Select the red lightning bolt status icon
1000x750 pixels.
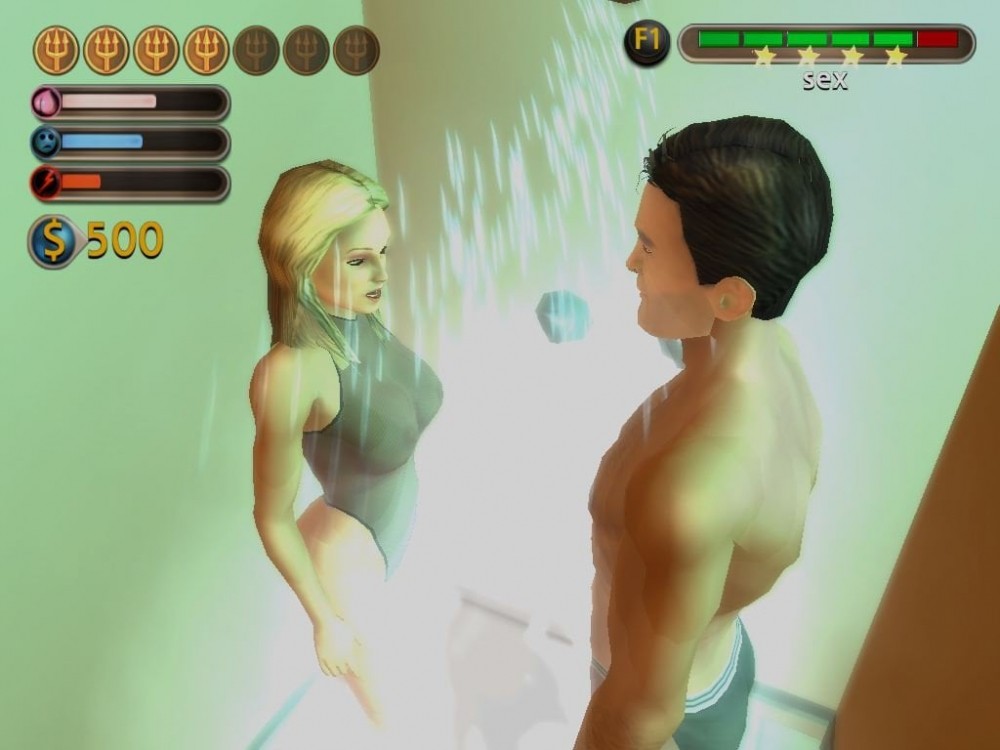[47, 182]
